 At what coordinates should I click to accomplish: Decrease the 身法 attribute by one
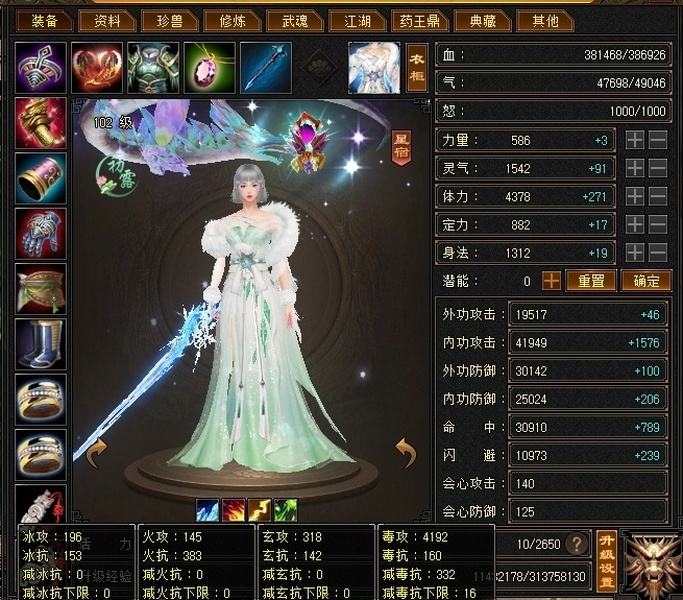658,253
